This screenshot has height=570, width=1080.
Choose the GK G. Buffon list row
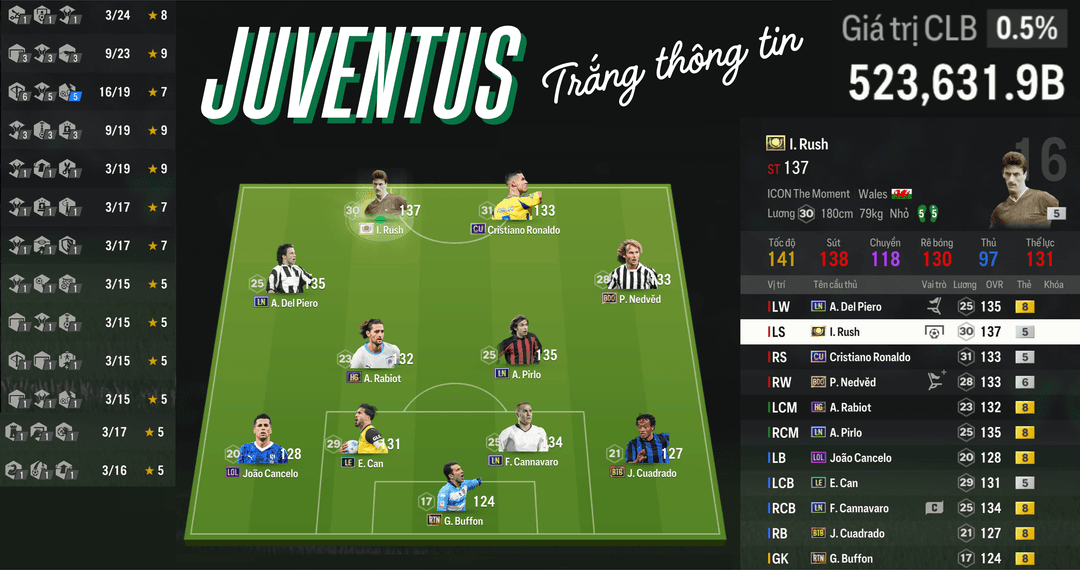909,558
